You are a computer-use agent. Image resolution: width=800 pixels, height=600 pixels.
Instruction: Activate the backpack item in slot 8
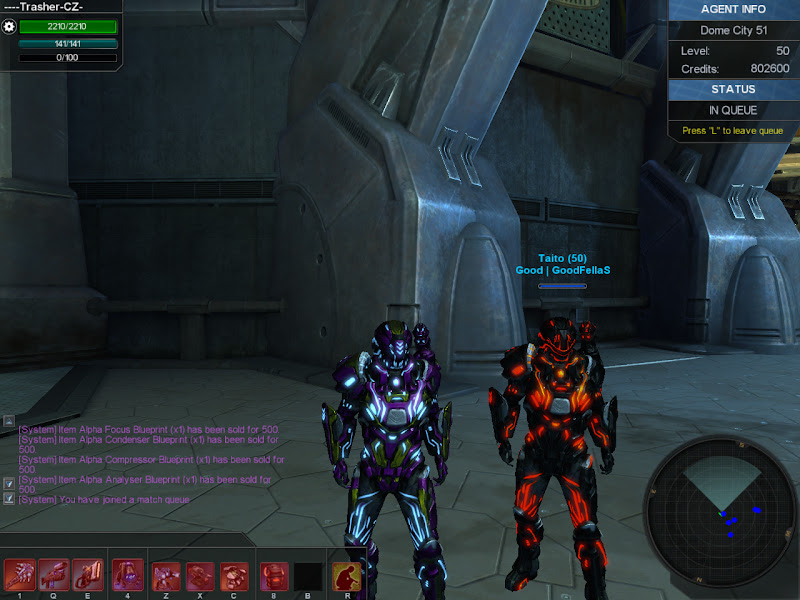click(x=274, y=574)
